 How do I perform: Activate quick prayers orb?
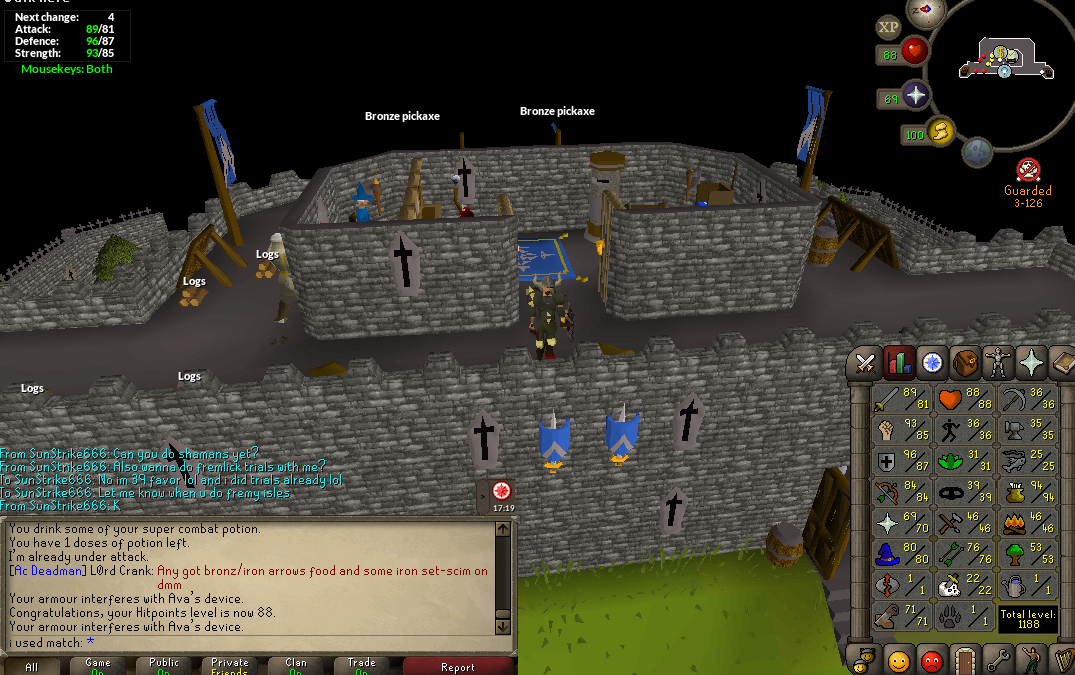915,97
